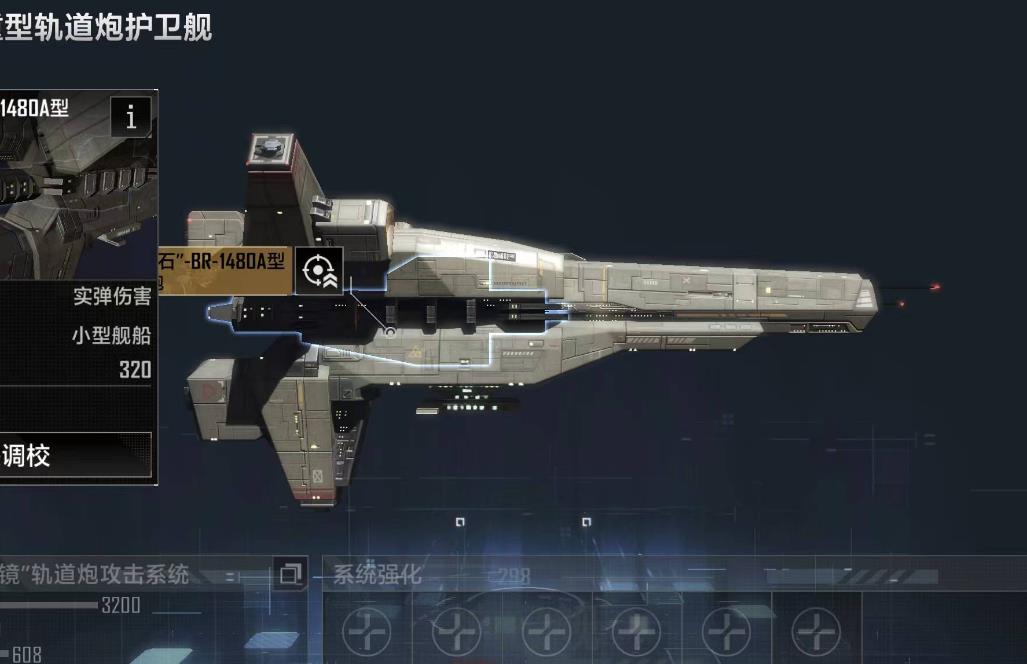
Task: Click the crosshair upgrade icon on the ship
Action: click(x=319, y=270)
